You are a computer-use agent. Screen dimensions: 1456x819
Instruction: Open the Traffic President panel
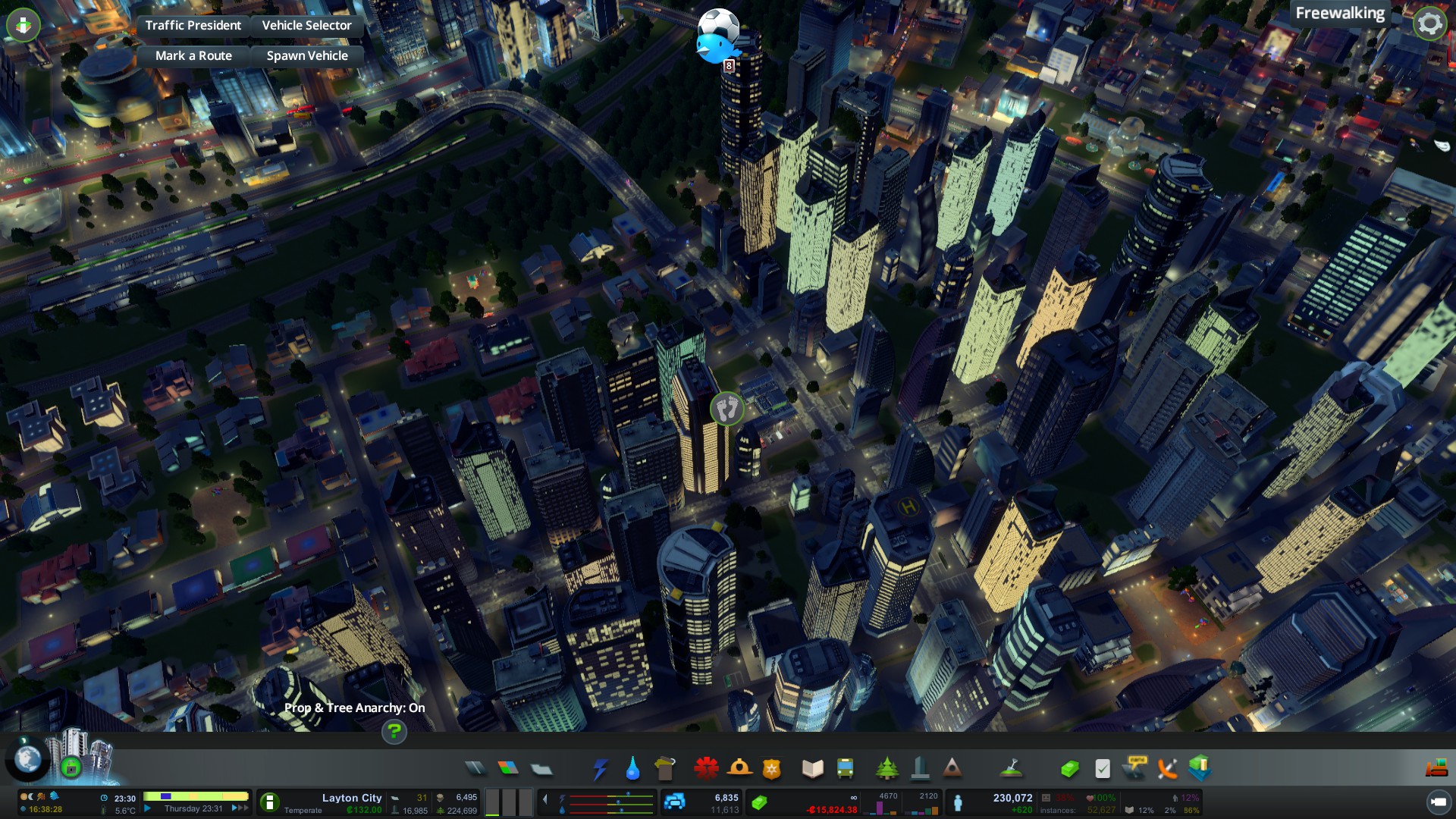tap(193, 25)
